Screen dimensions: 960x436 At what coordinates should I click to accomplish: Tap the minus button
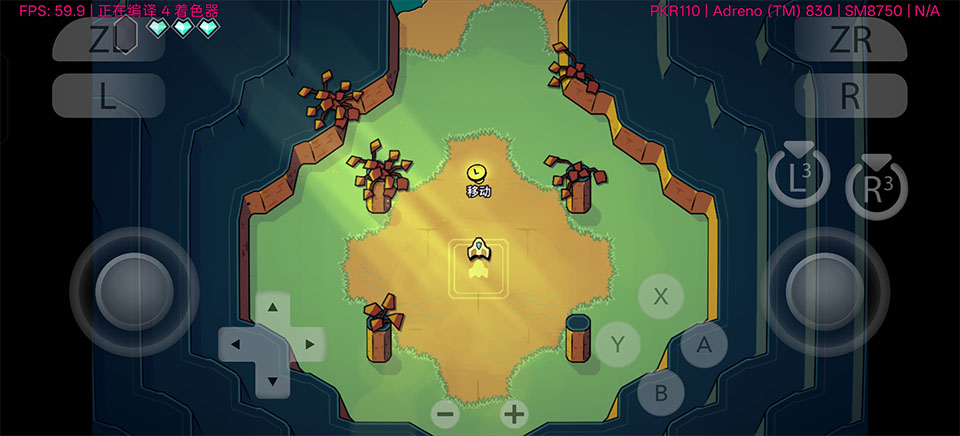tap(446, 414)
